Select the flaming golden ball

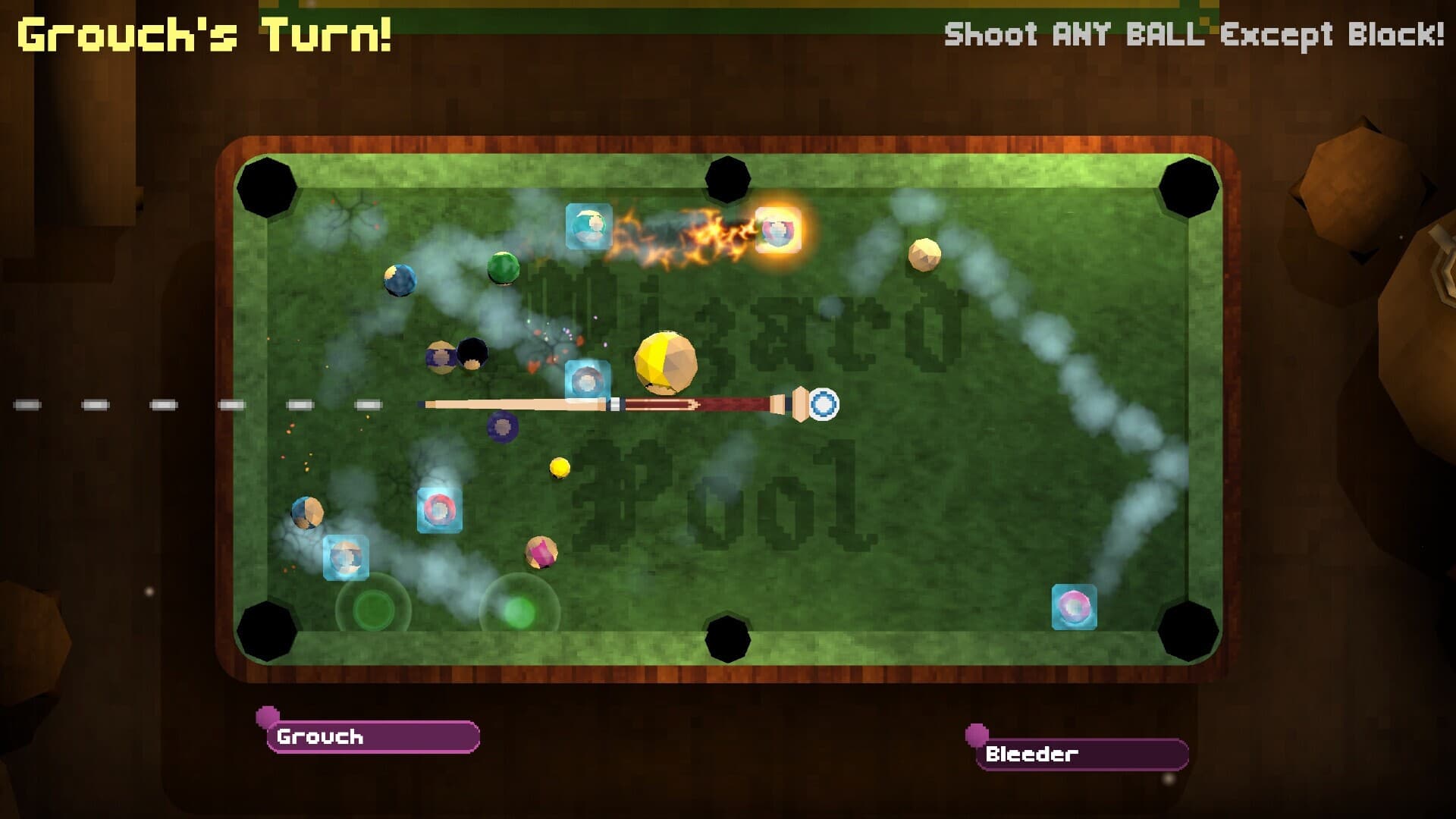777,231
